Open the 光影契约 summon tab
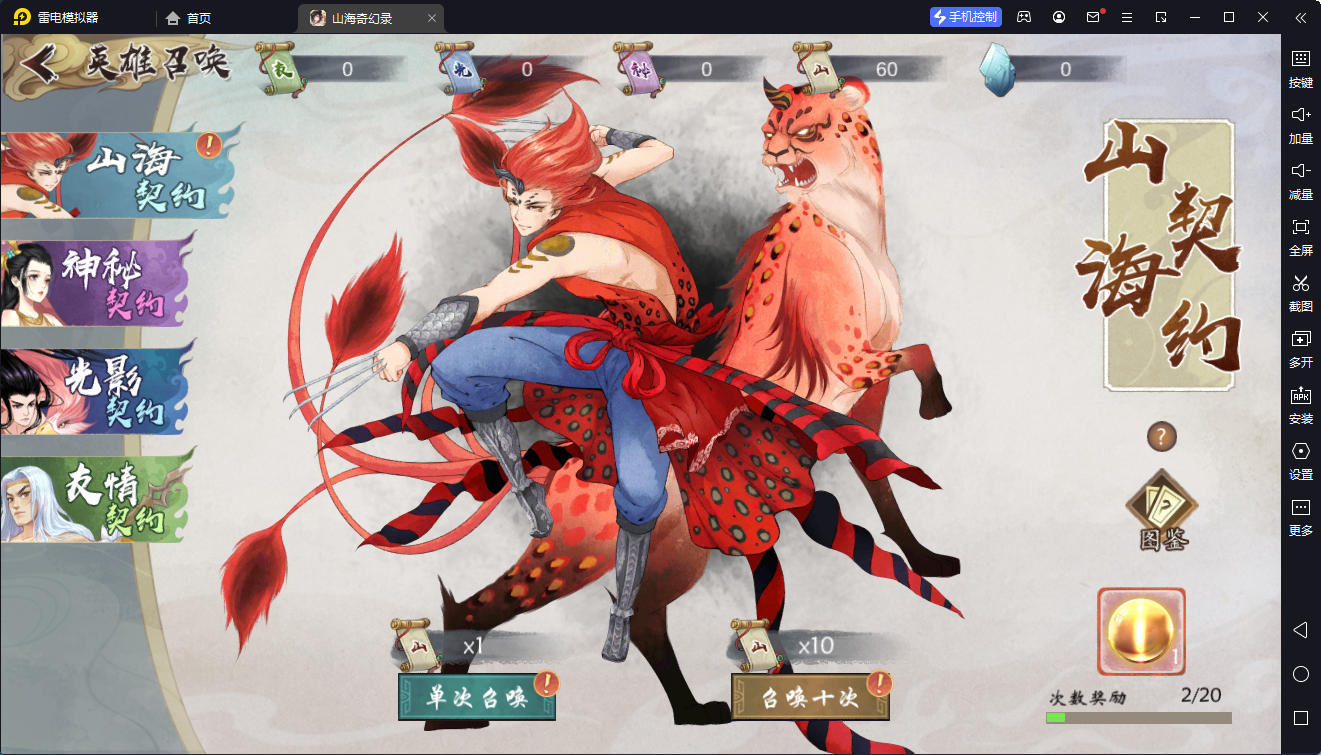 pos(100,391)
